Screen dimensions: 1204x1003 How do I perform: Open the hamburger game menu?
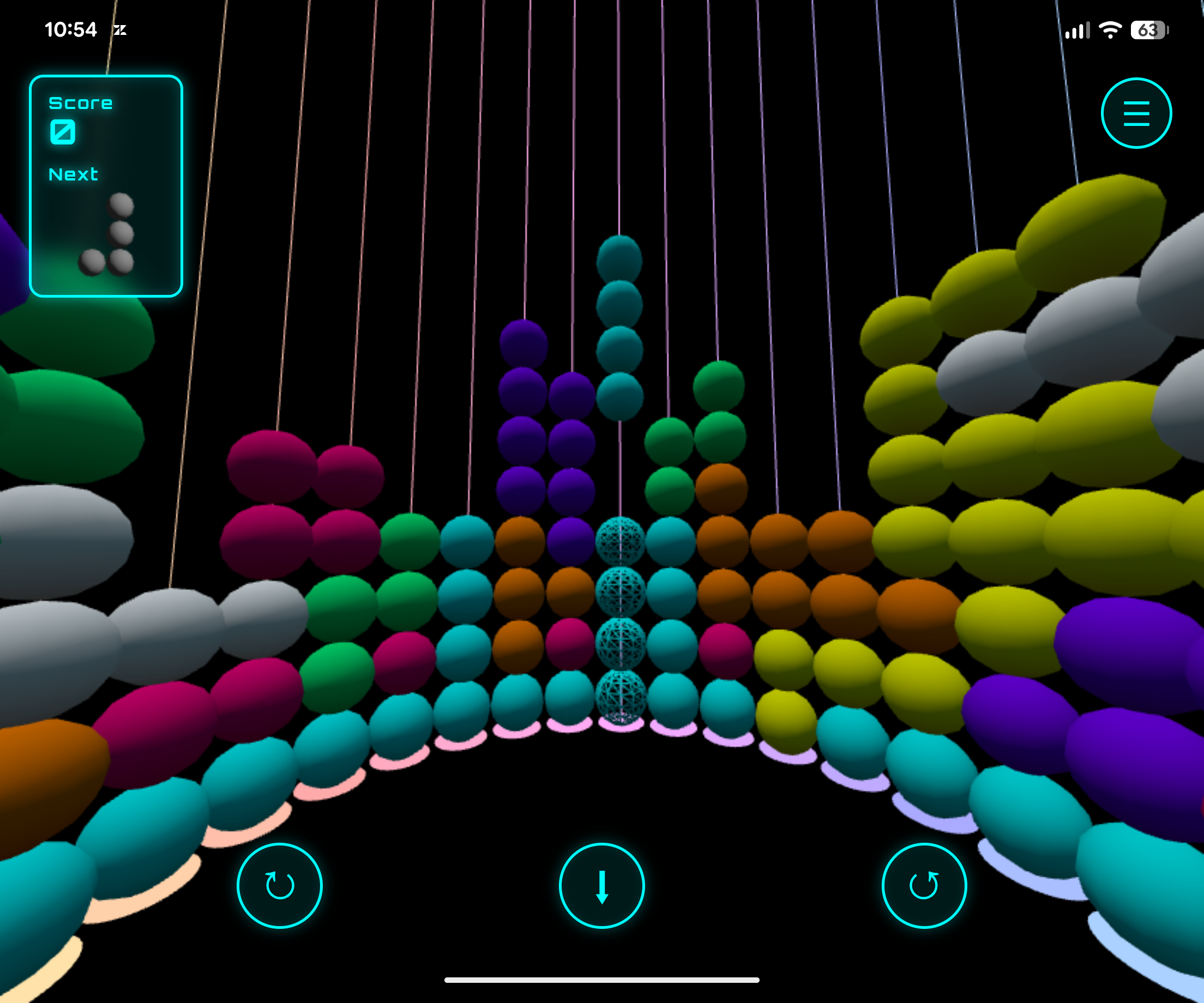[1136, 113]
